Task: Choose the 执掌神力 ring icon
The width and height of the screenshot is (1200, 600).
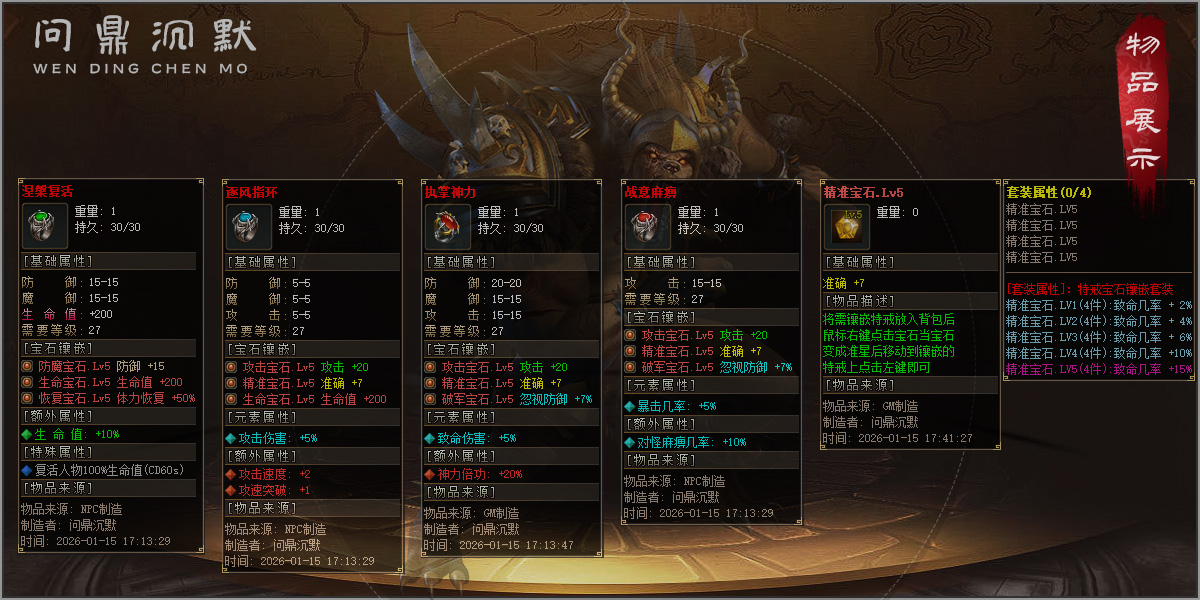Action: coord(445,227)
